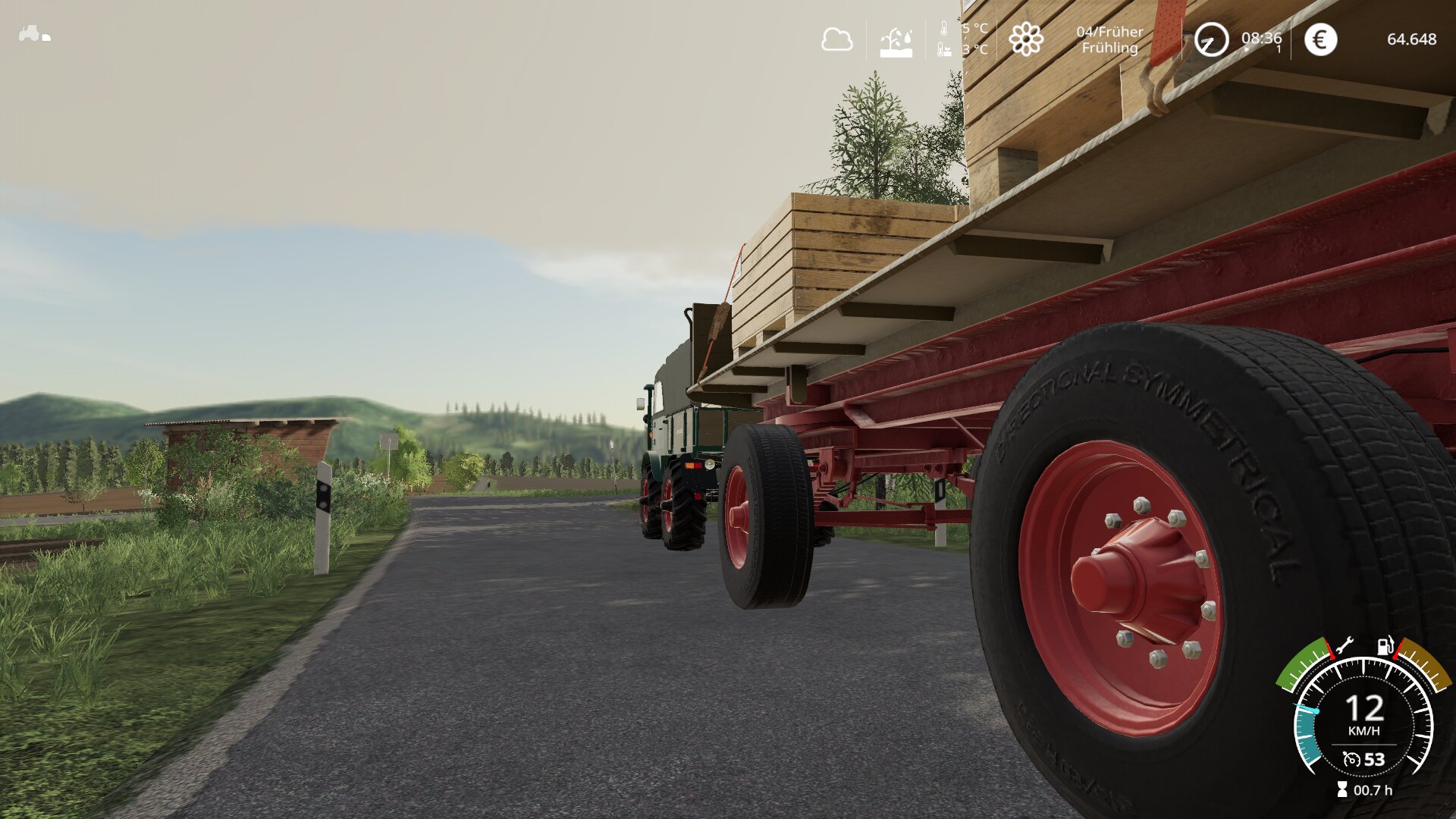This screenshot has height=819, width=1456.
Task: Click the flower season icon
Action: [1025, 39]
